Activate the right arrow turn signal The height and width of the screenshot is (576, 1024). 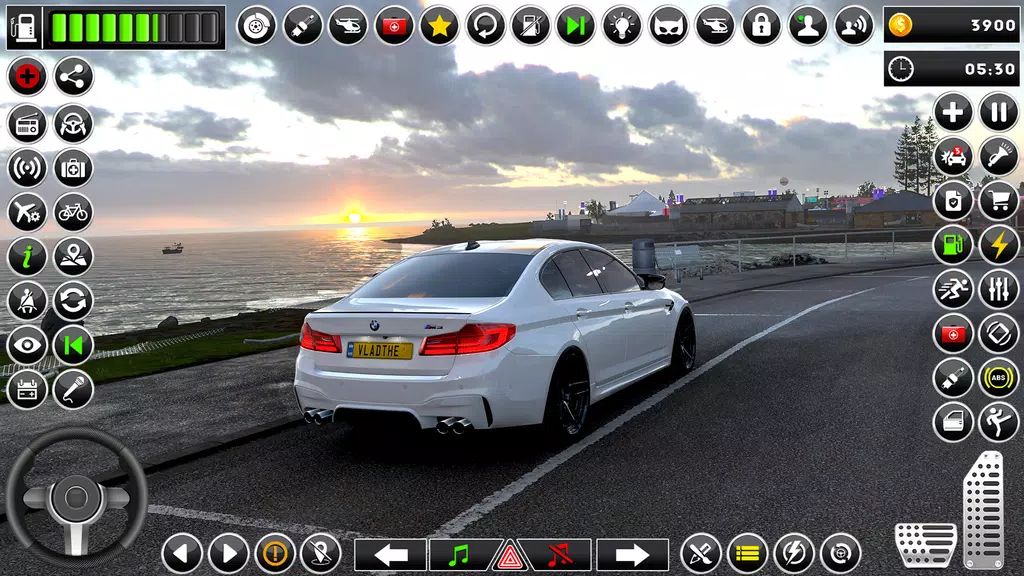click(x=632, y=554)
